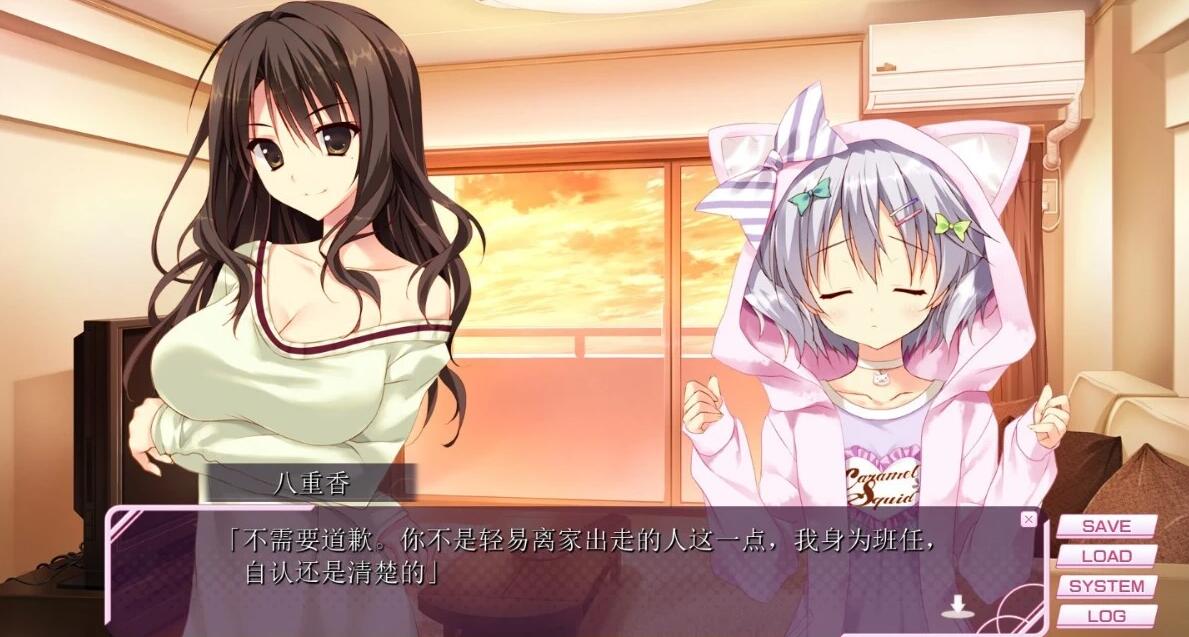Open the SAVE menu

tap(1106, 526)
